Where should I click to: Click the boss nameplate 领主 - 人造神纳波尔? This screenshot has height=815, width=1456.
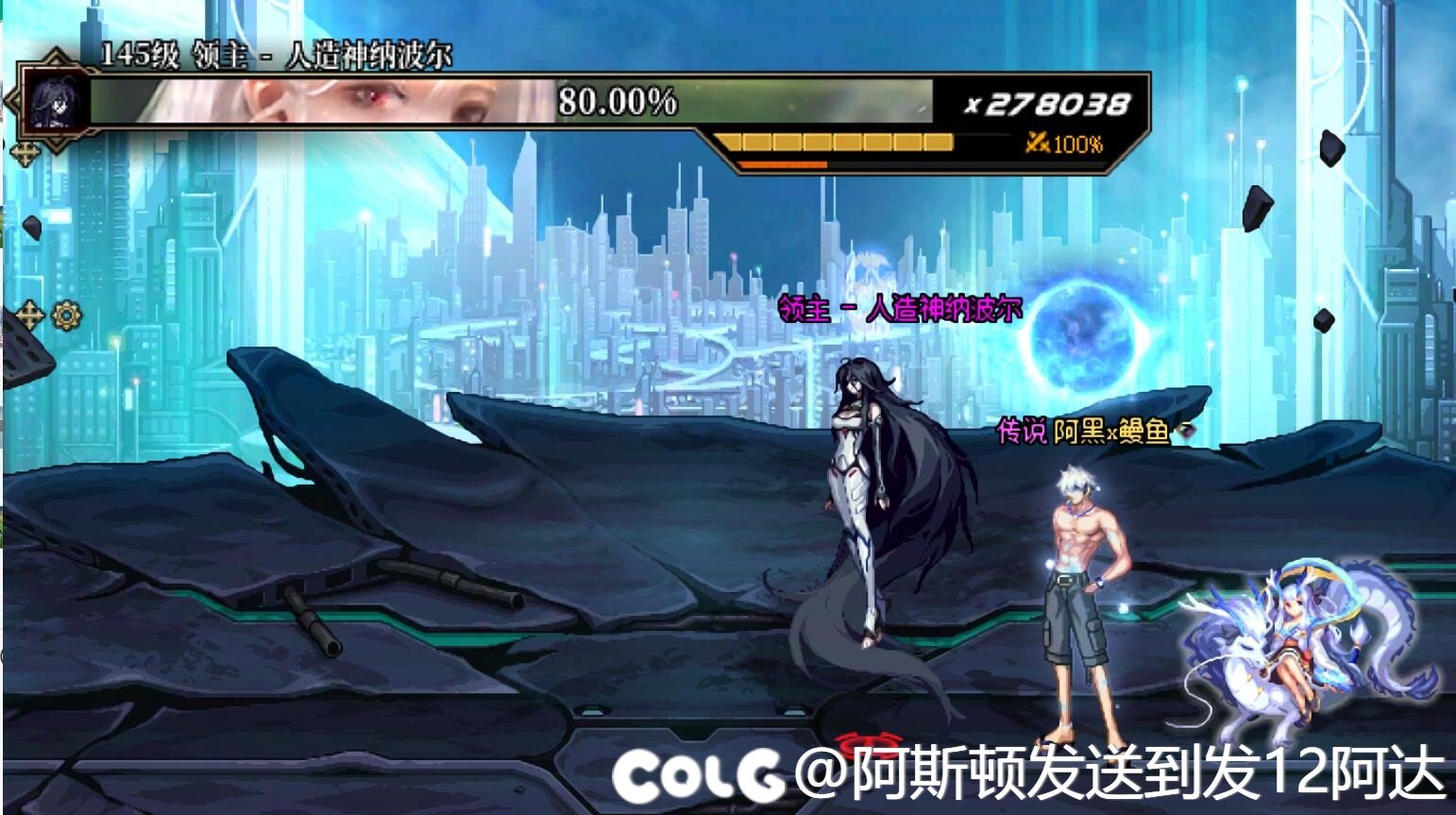(899, 310)
